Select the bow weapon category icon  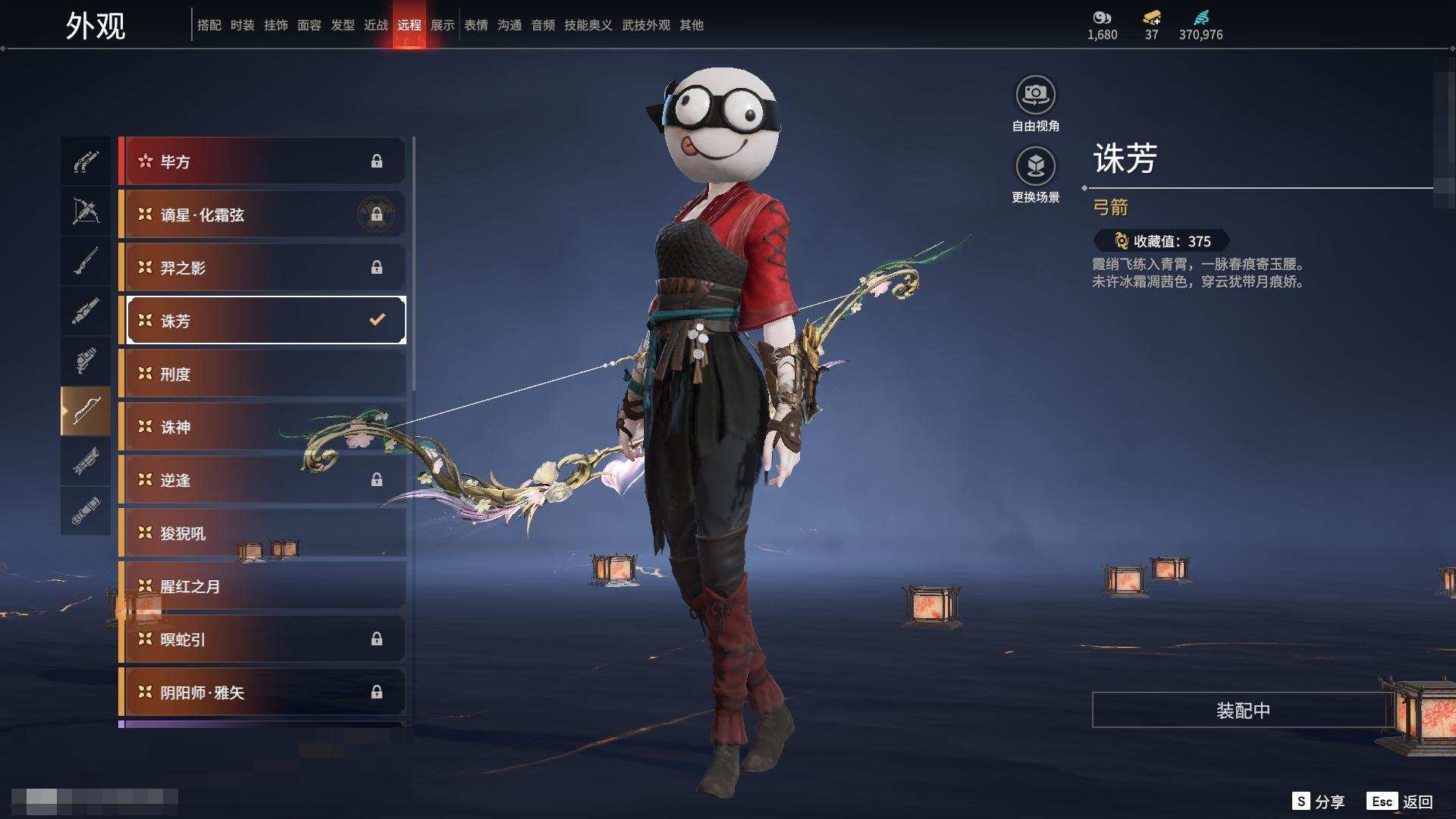(x=86, y=411)
